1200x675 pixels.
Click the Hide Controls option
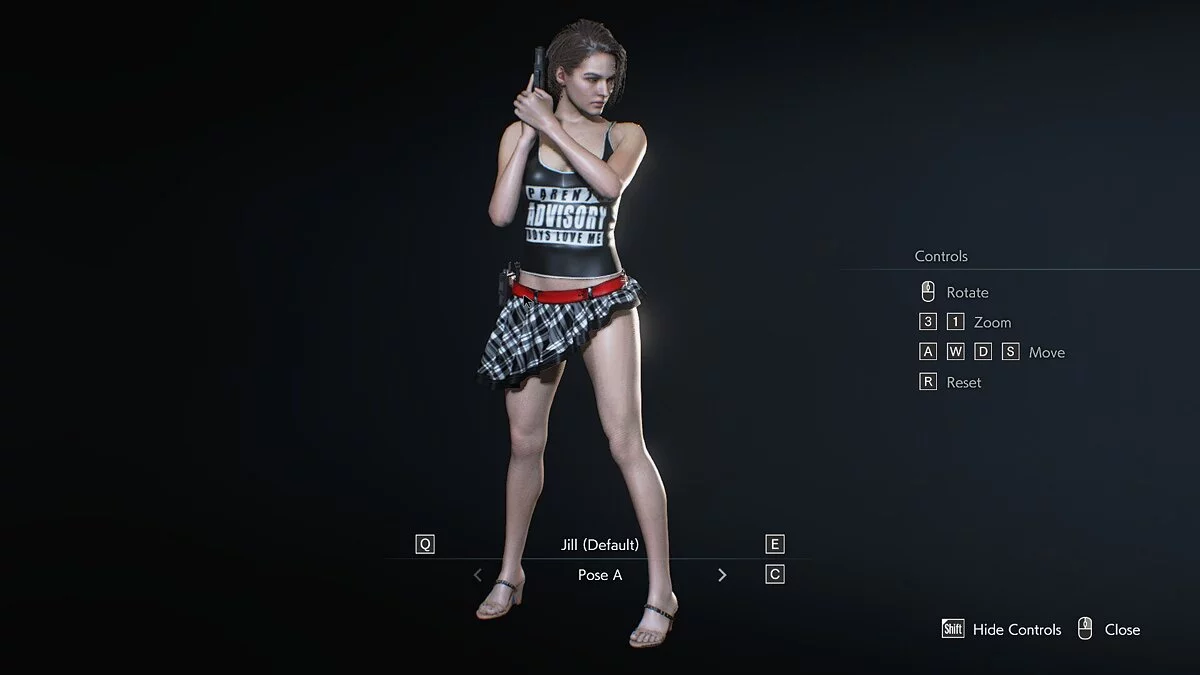1016,629
